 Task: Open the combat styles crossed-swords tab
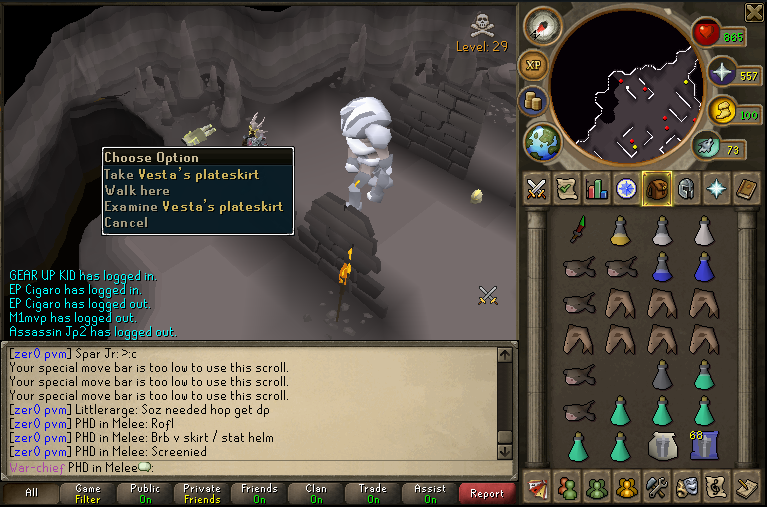click(537, 188)
